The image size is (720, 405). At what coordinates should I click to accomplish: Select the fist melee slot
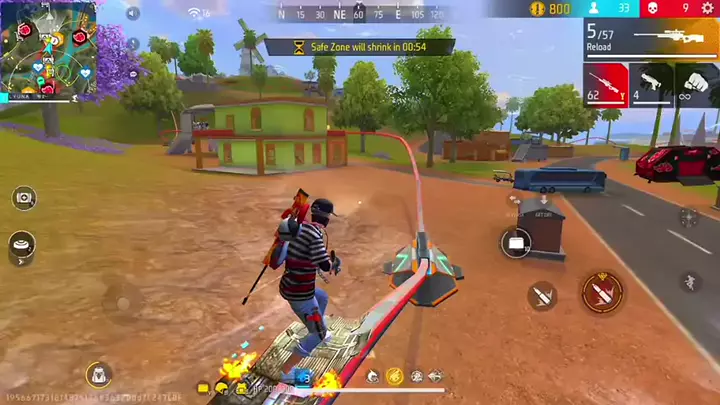697,85
